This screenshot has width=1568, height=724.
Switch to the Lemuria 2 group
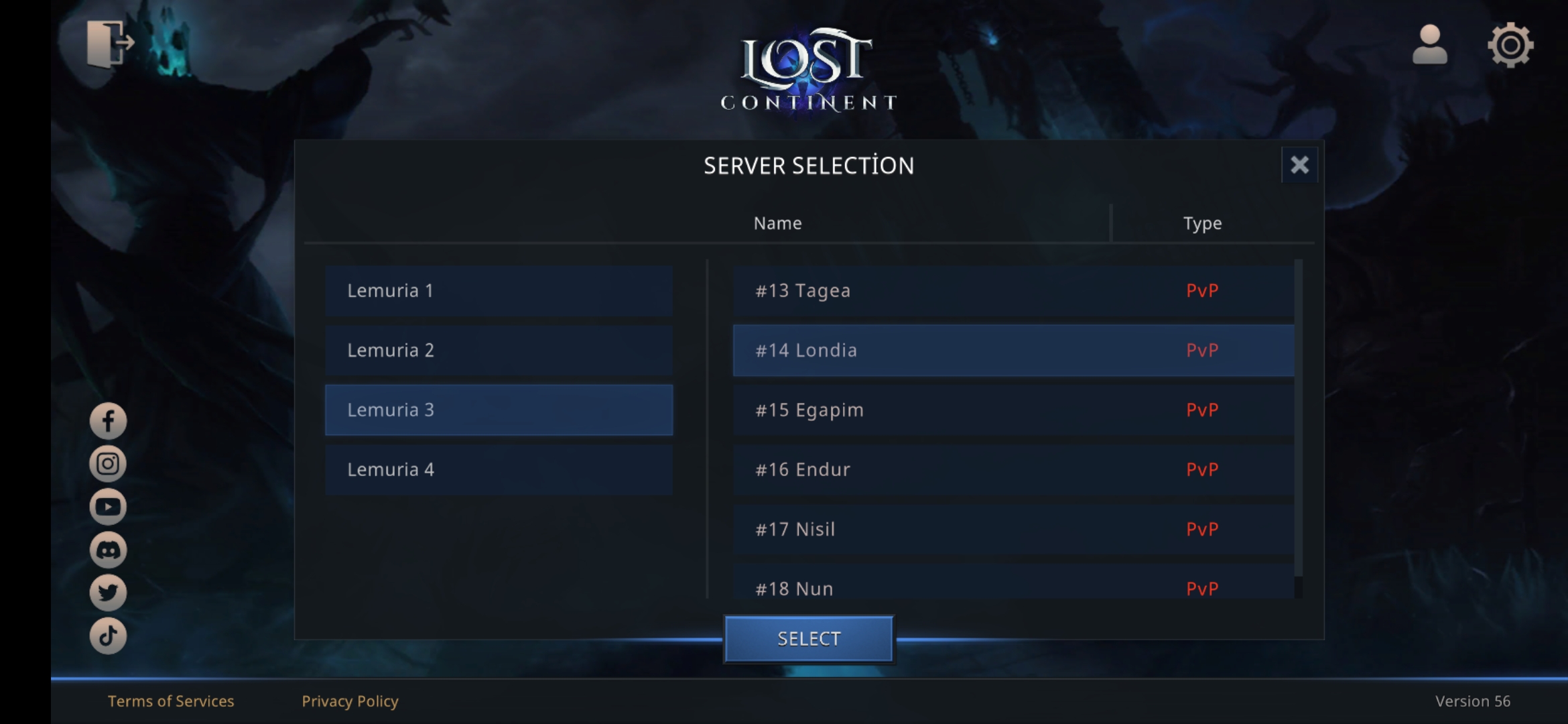click(499, 351)
